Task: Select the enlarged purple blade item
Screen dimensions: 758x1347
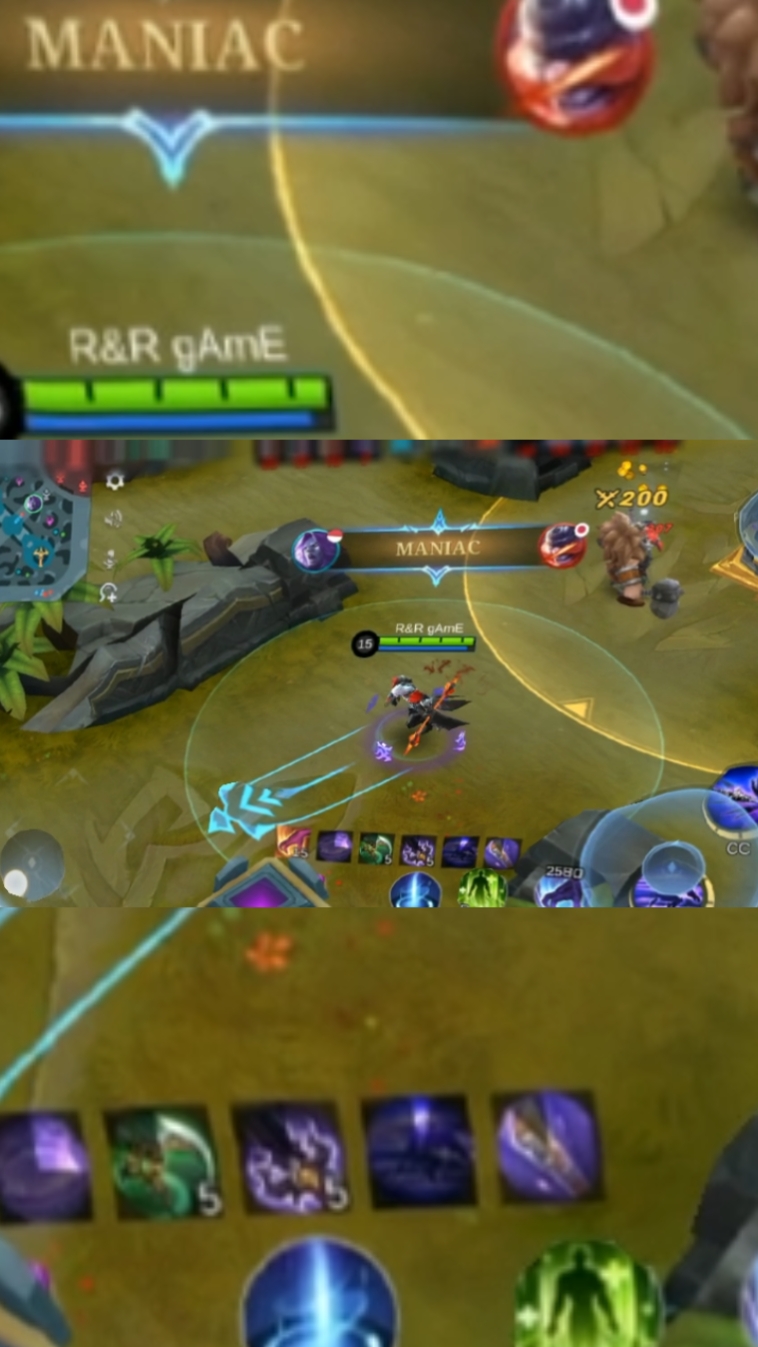Action: click(x=549, y=1146)
